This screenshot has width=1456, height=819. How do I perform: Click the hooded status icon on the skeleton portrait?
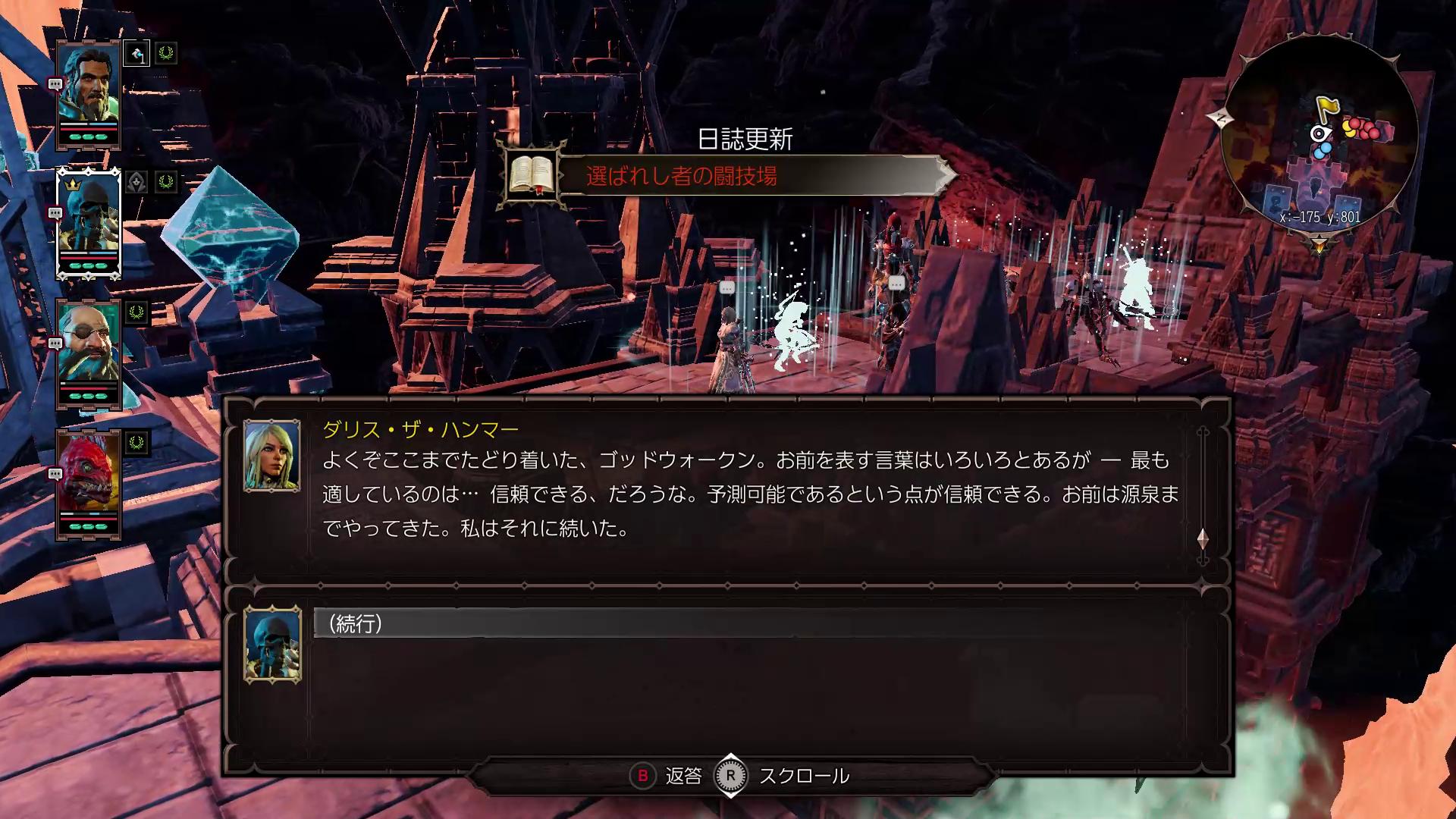point(136,182)
